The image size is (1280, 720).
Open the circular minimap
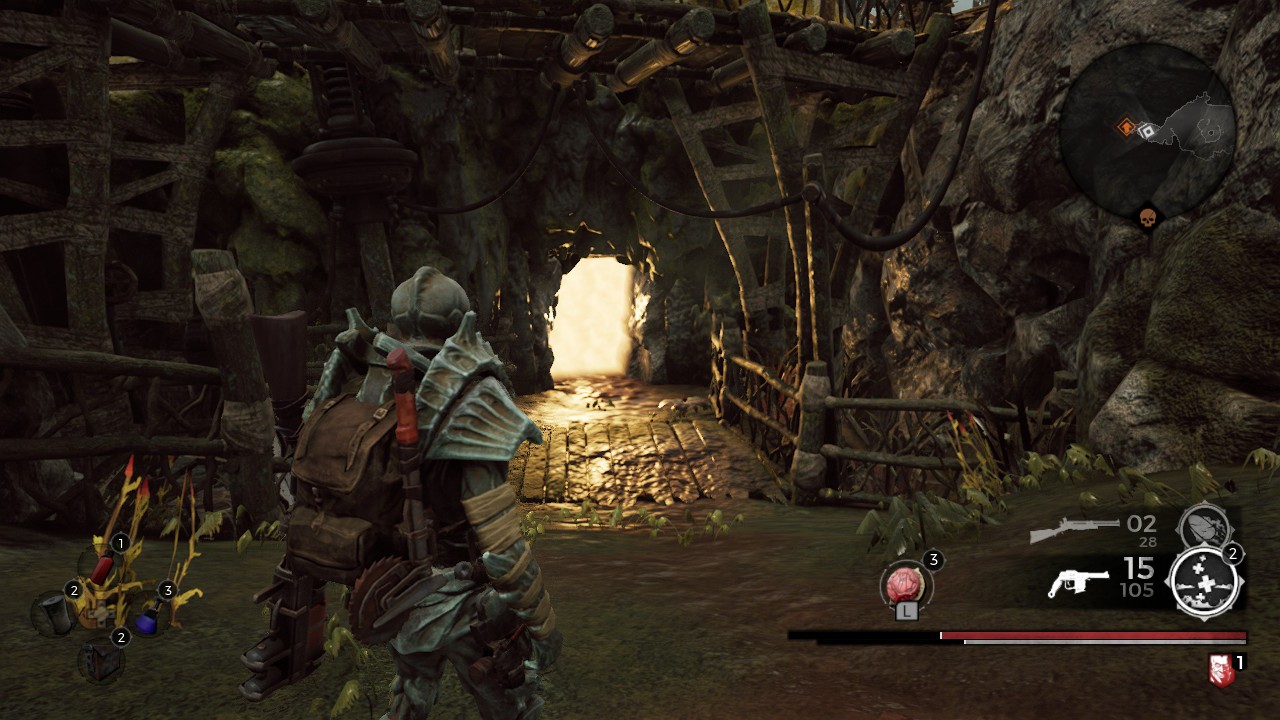(1147, 131)
